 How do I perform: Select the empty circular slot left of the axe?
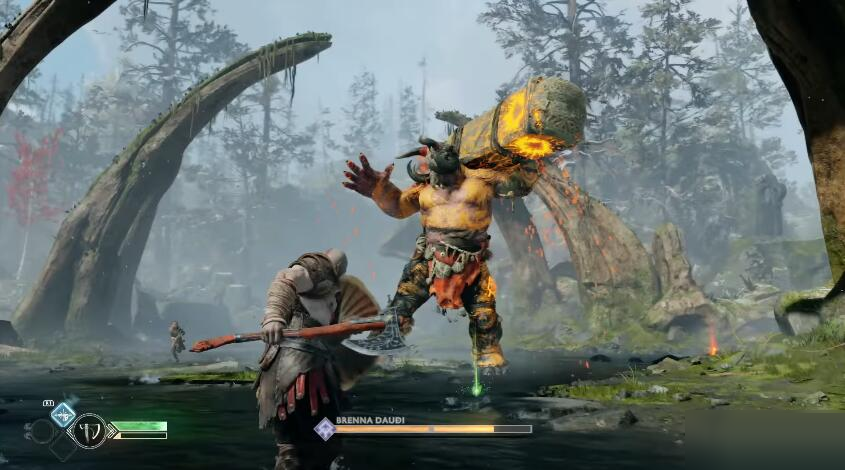(x=42, y=431)
